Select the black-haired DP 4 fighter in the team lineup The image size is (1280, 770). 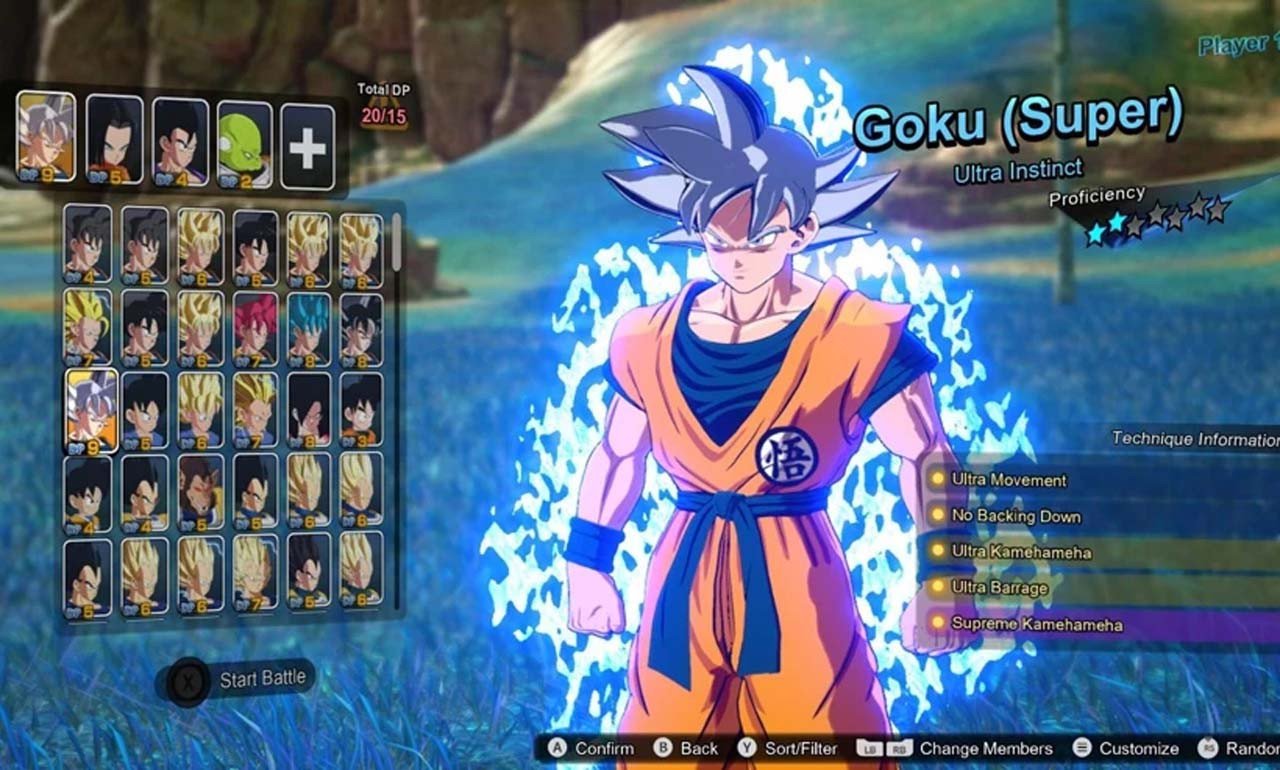tap(180, 141)
